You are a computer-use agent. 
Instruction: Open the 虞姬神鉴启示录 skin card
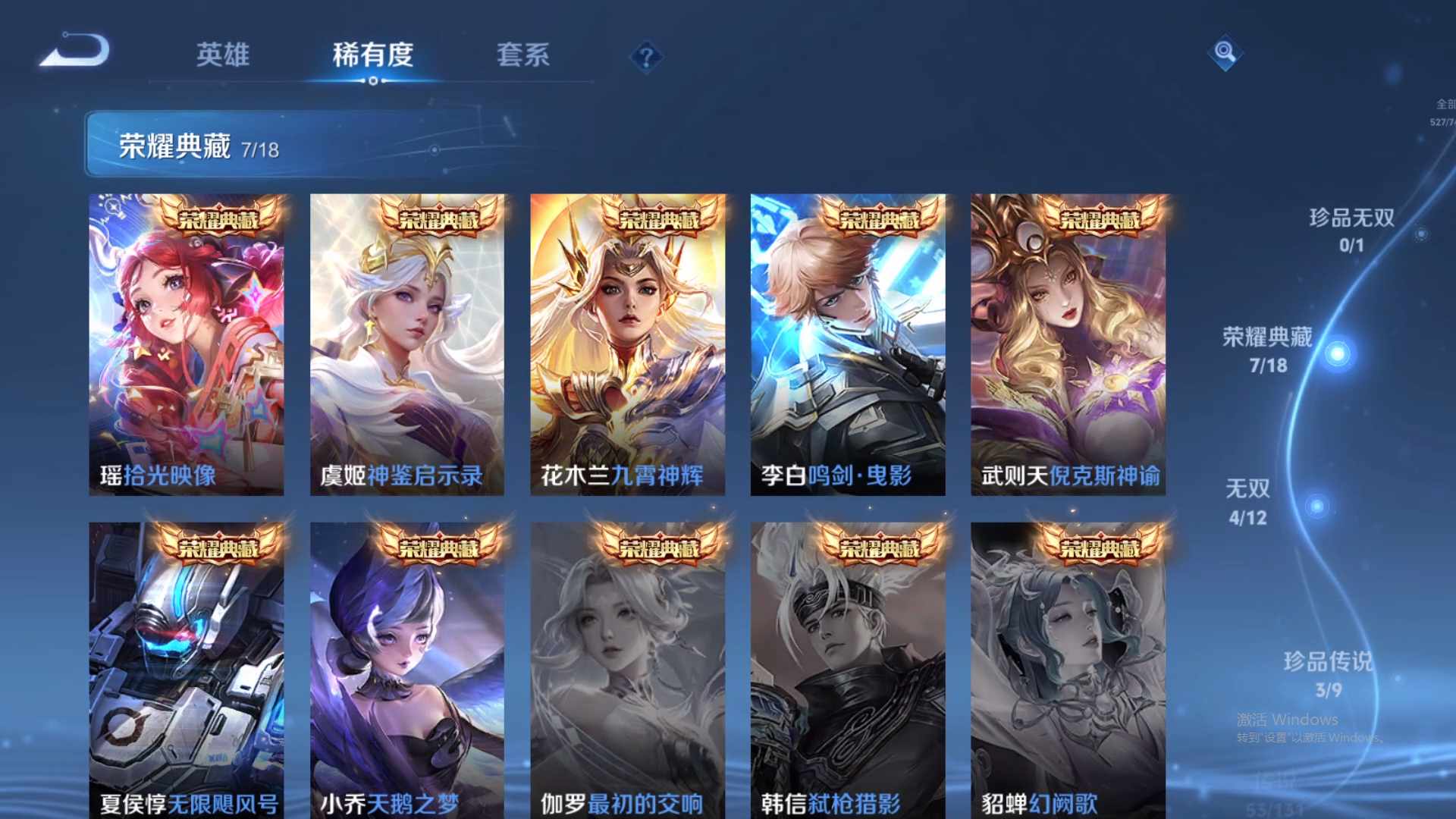coord(407,341)
